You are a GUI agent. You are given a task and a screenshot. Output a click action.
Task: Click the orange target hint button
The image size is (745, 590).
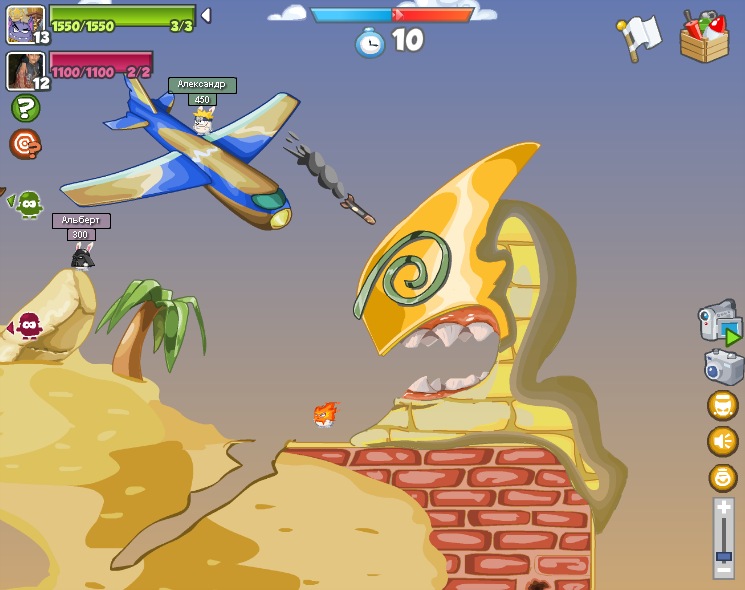tap(25, 144)
